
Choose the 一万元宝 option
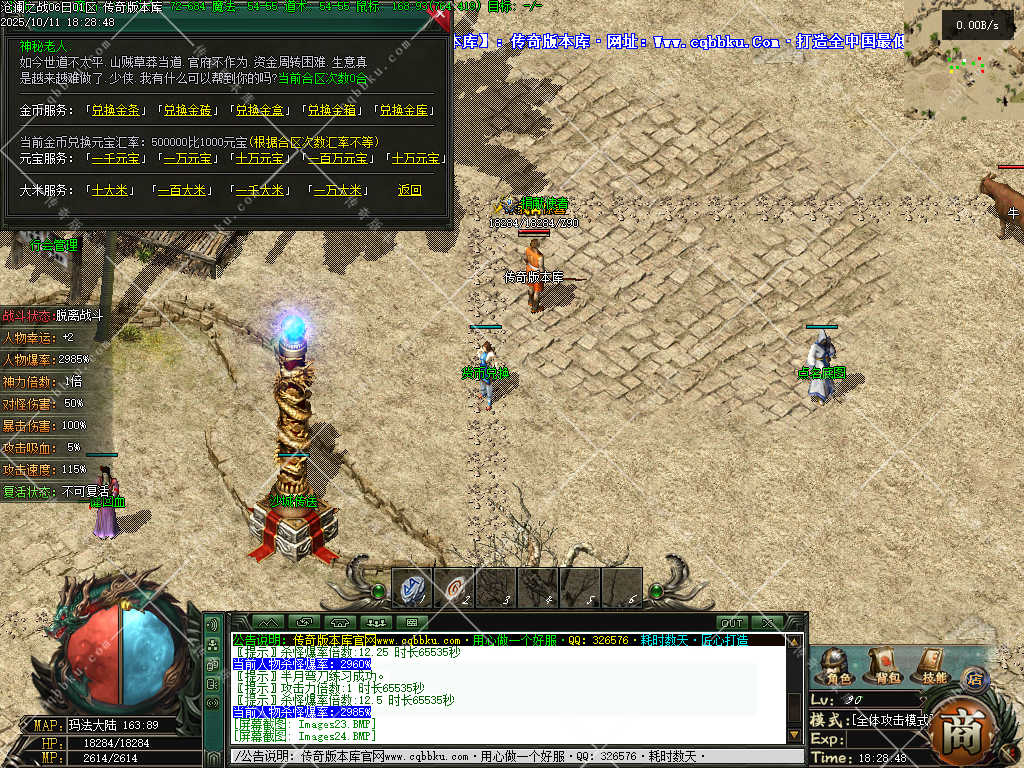coord(187,158)
